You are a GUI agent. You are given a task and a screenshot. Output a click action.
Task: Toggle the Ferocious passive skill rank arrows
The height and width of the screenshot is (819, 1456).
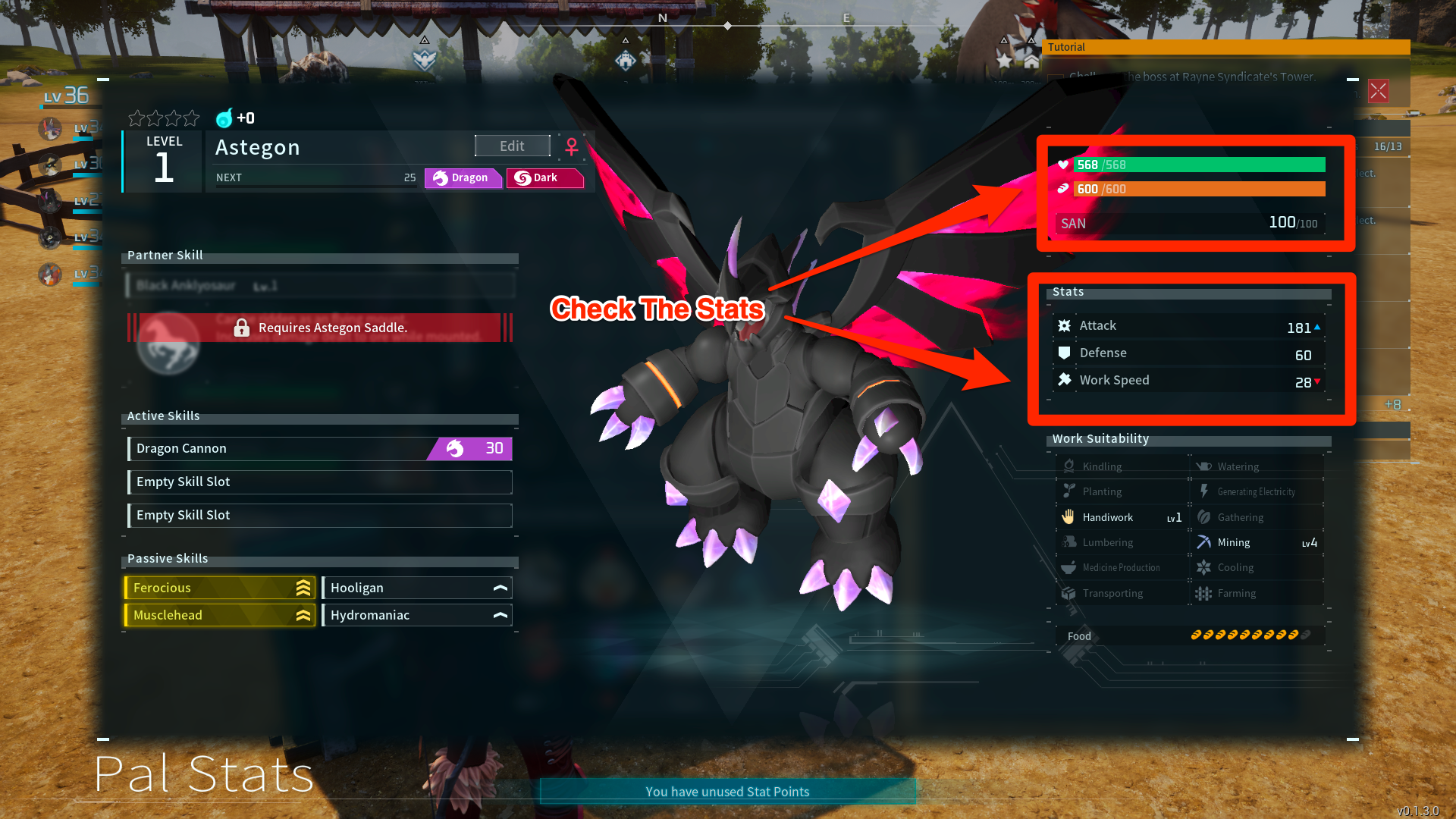[302, 587]
